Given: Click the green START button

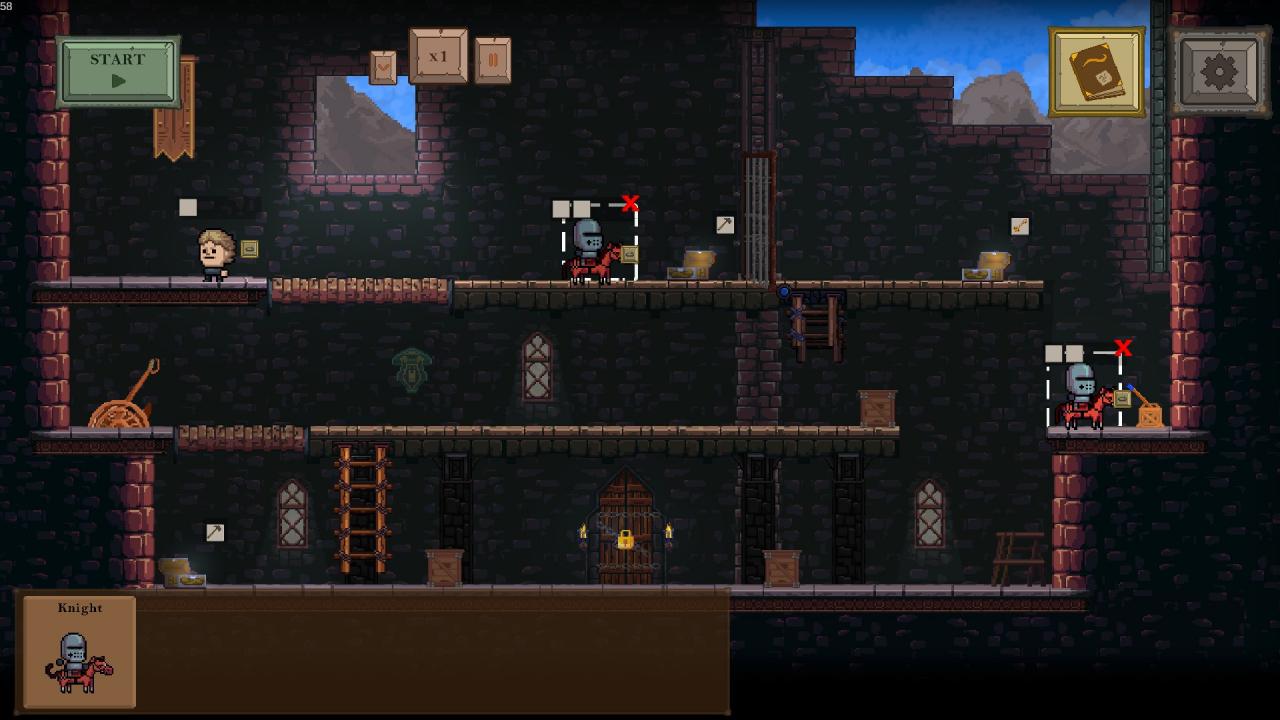Looking at the screenshot, I should [118, 70].
